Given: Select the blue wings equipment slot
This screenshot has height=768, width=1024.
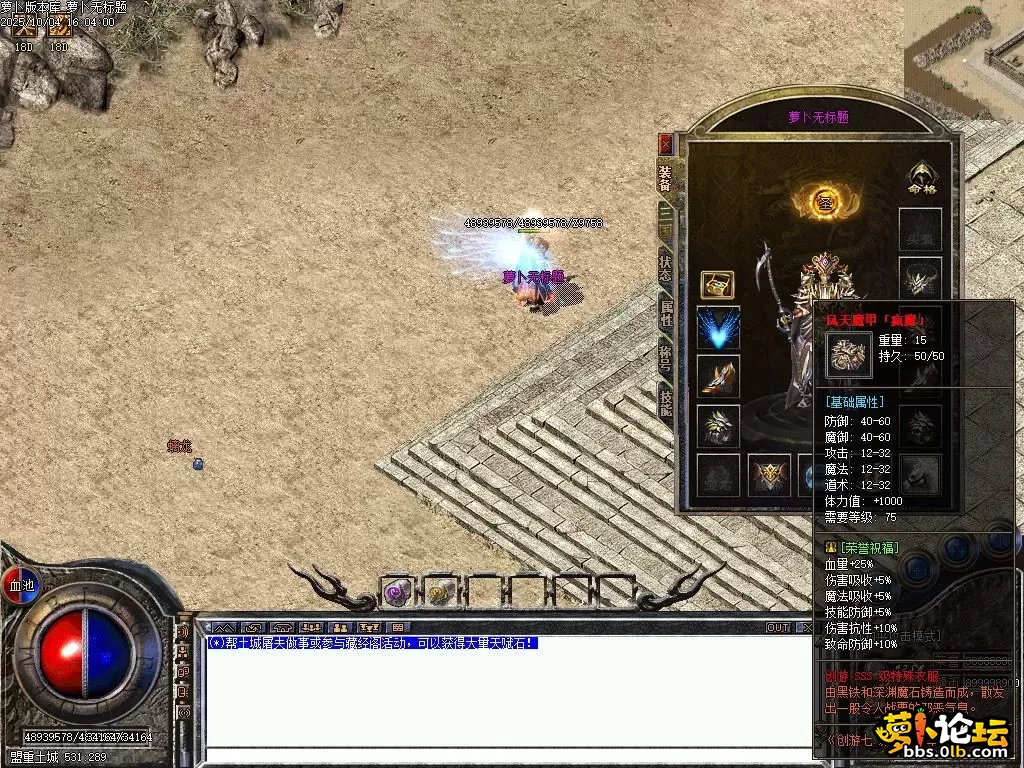Looking at the screenshot, I should pos(718,327).
